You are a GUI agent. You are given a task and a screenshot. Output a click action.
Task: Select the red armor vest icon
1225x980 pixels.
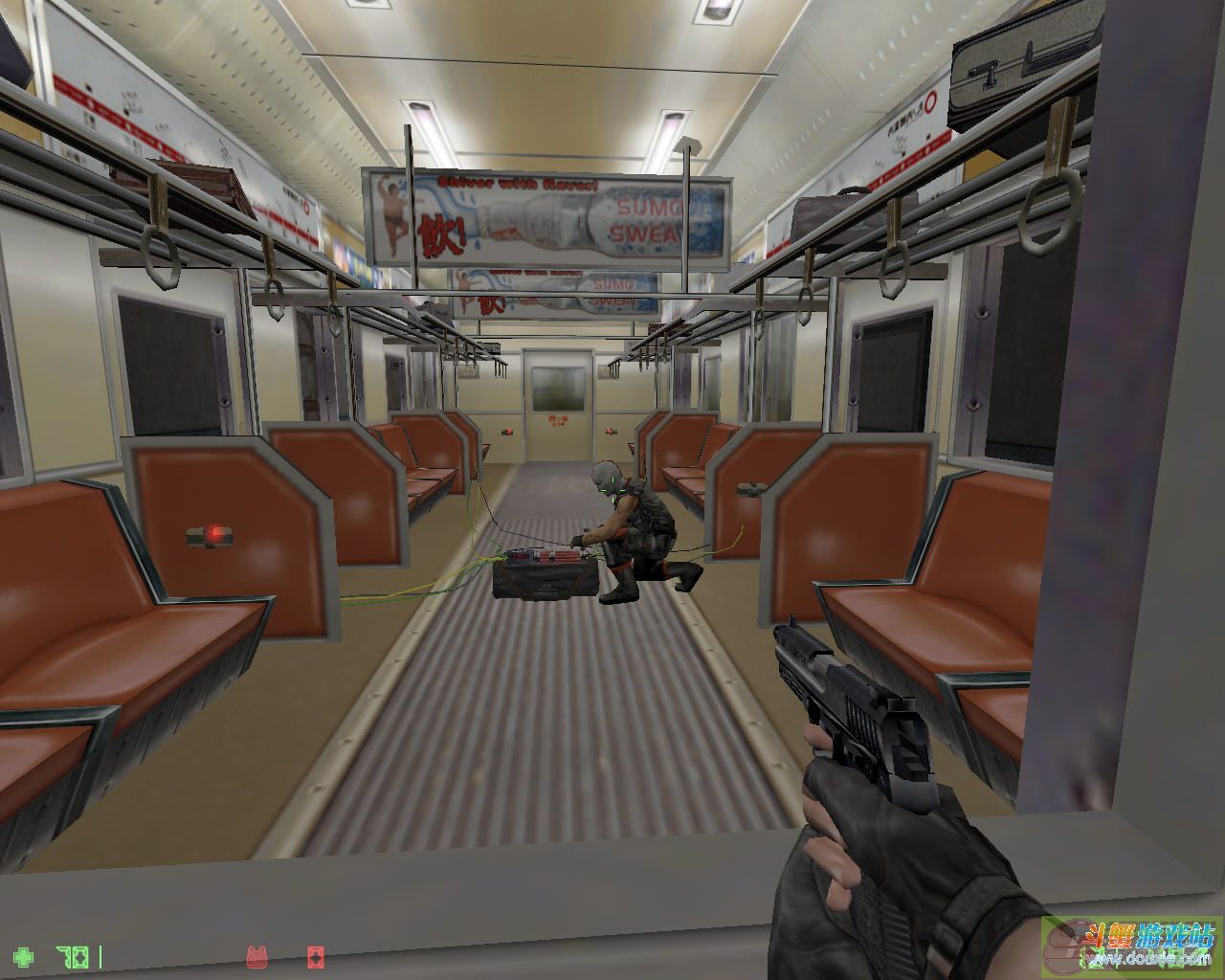[x=256, y=956]
